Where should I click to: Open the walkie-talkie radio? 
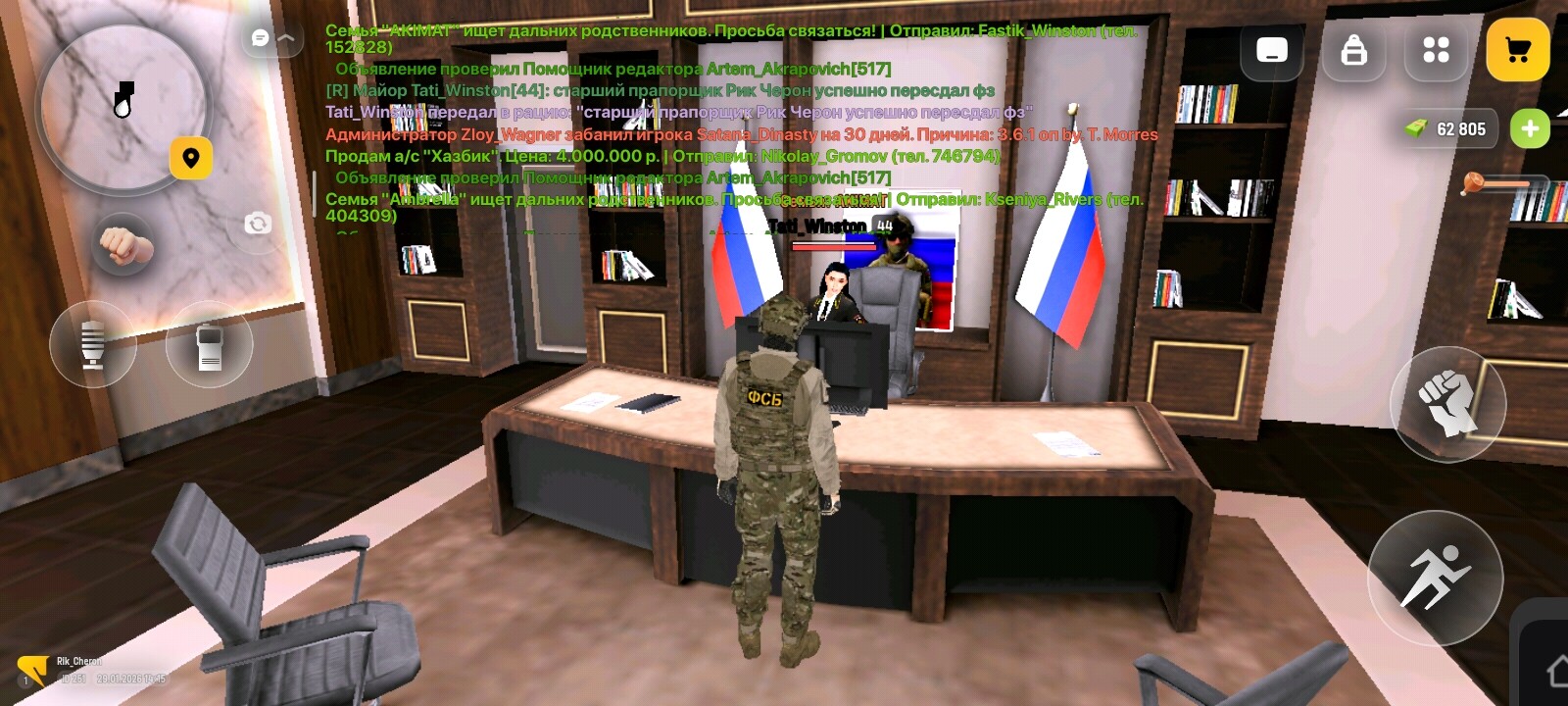(209, 344)
